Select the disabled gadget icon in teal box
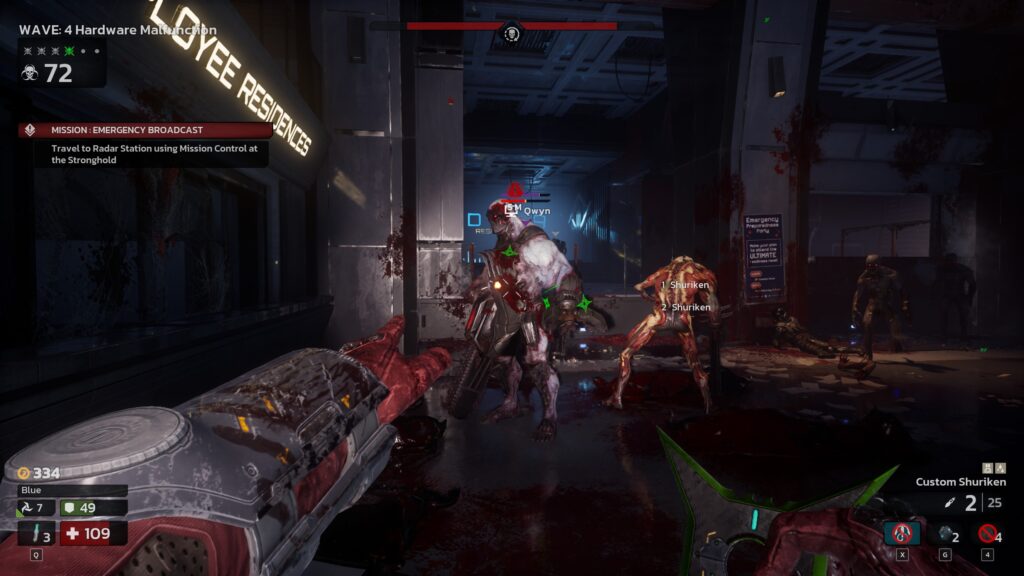The height and width of the screenshot is (576, 1024). (902, 533)
